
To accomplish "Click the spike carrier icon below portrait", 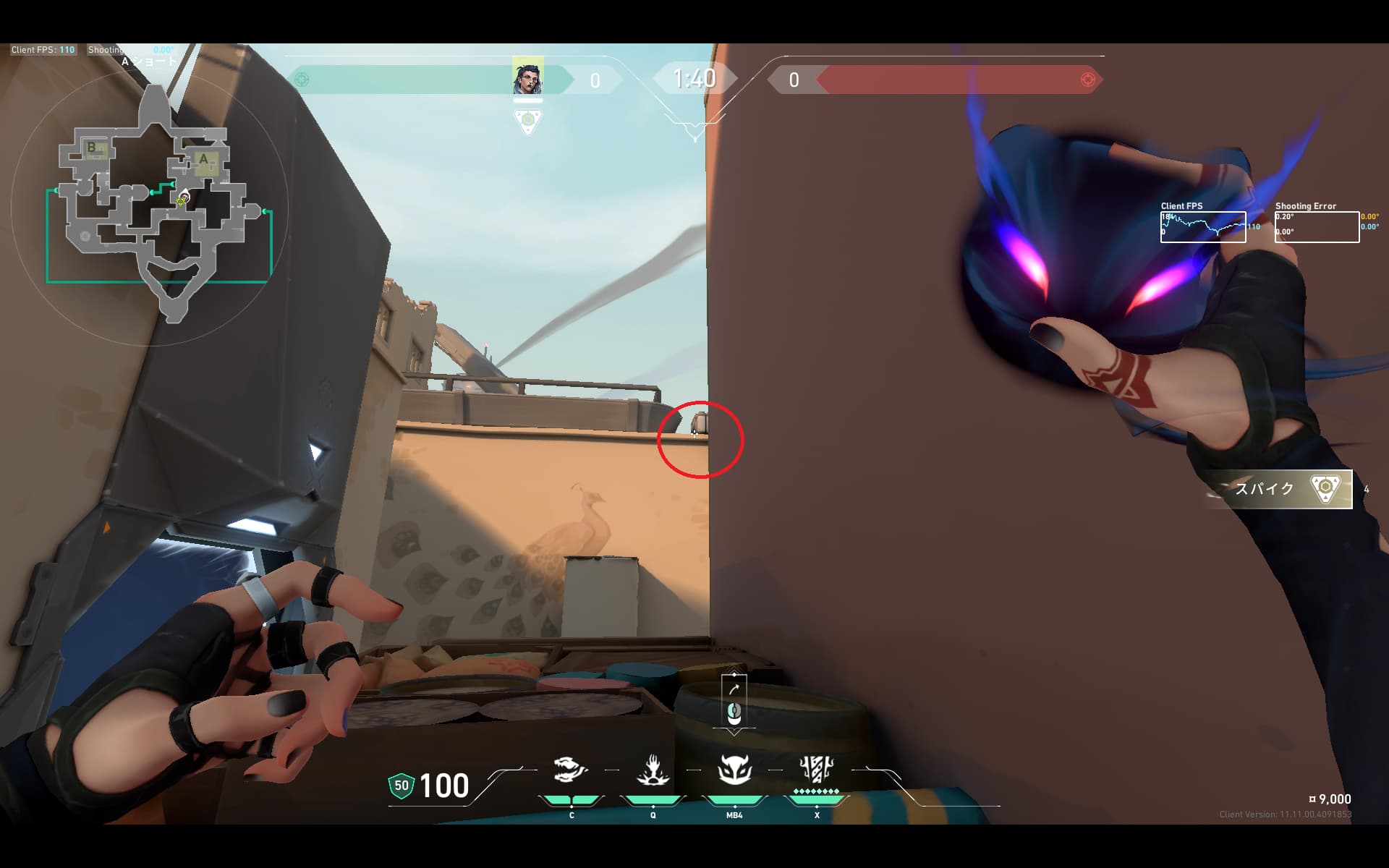I will (x=528, y=121).
